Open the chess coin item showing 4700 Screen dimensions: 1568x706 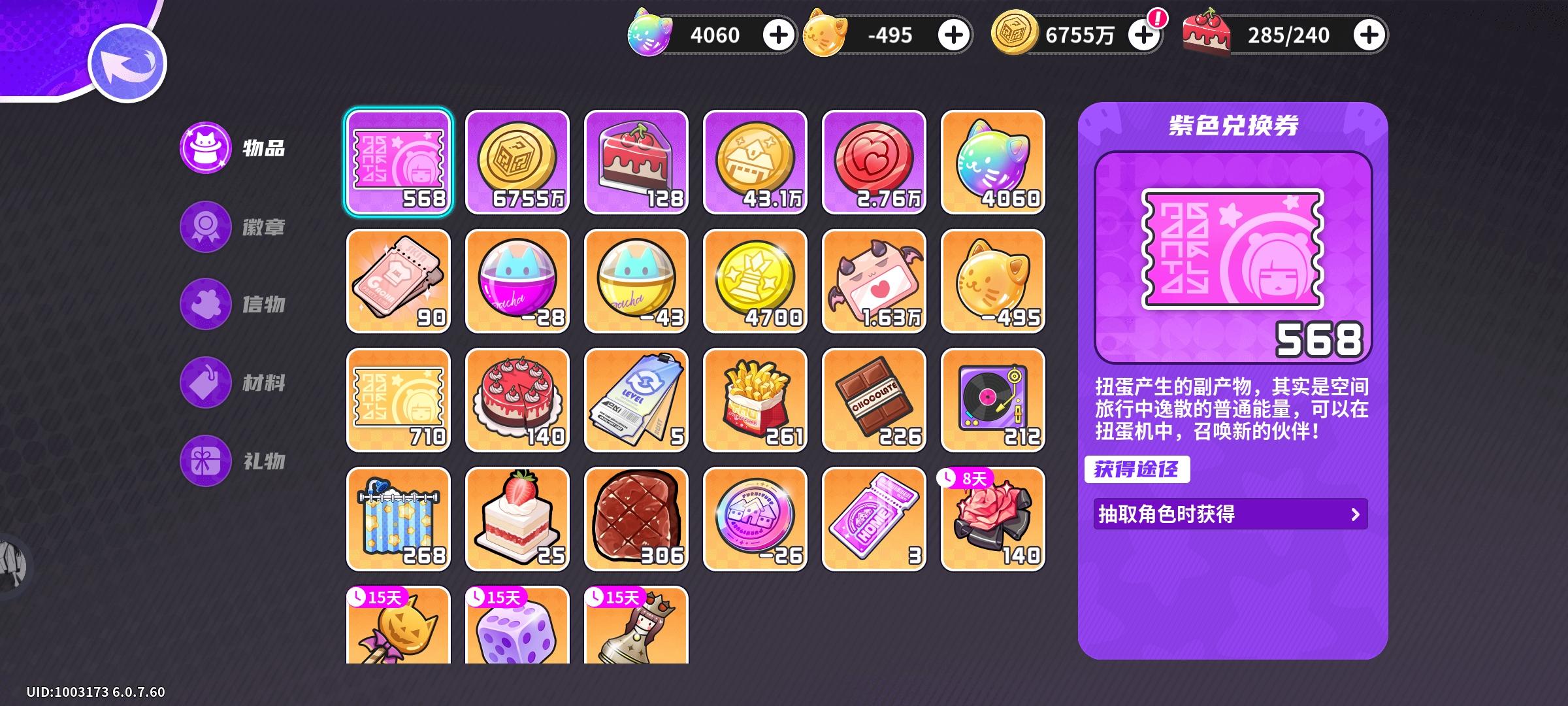coord(756,281)
